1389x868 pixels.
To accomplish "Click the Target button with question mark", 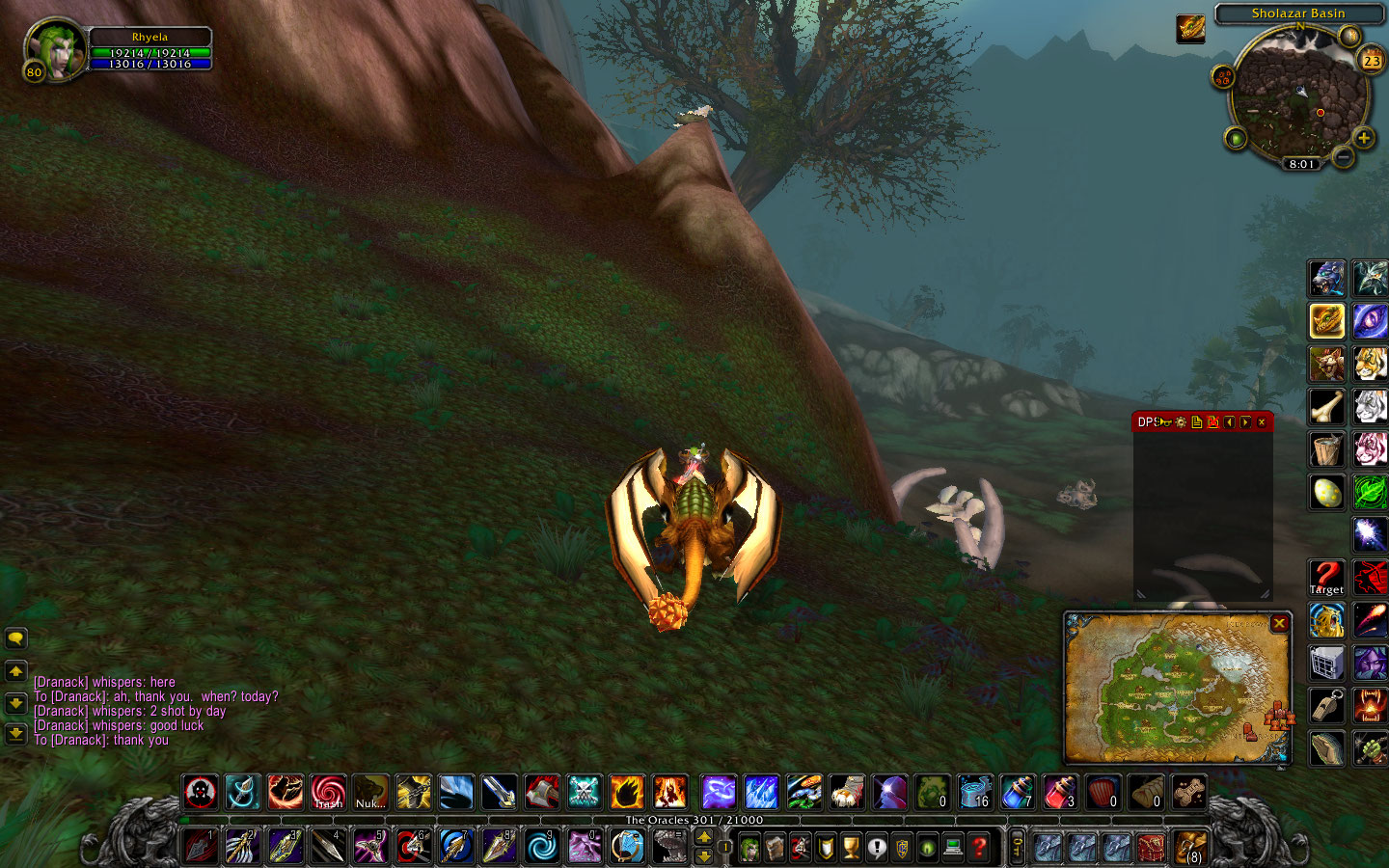I will click(x=1326, y=576).
